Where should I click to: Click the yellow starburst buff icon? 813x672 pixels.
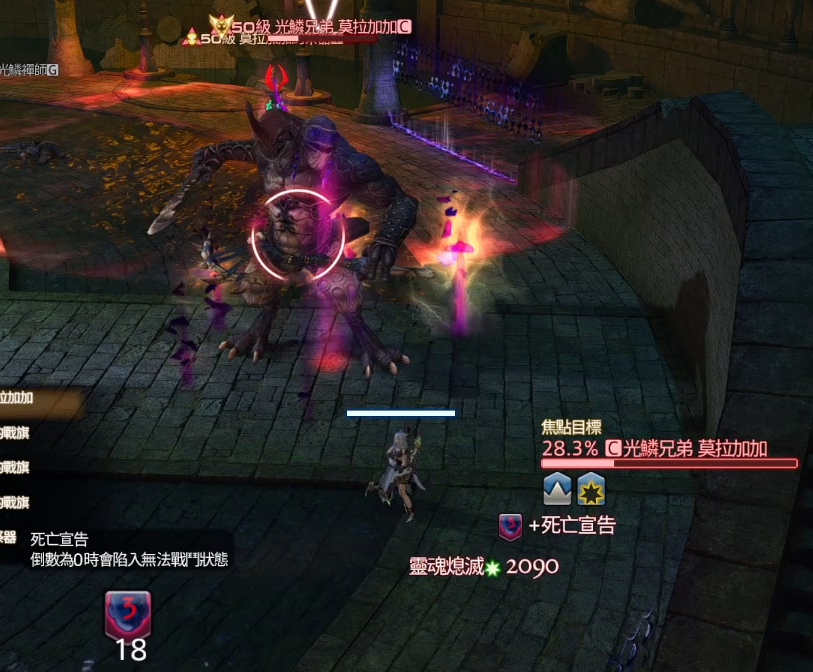click(591, 490)
